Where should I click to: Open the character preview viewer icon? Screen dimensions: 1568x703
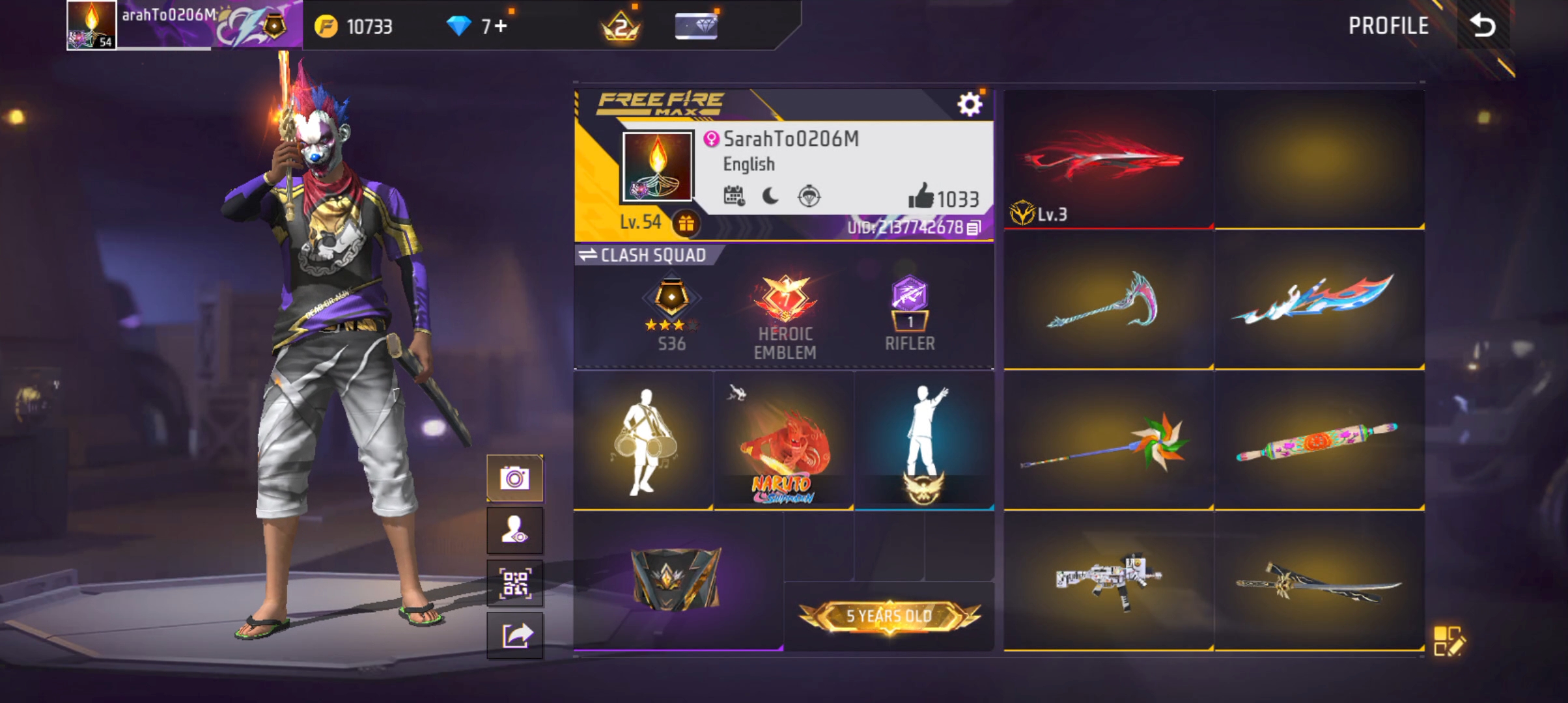click(x=514, y=529)
